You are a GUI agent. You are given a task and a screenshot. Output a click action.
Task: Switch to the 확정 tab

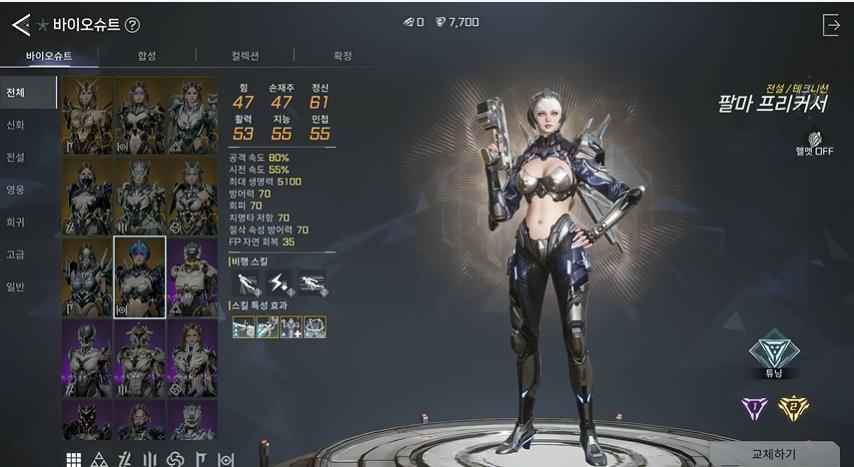tap(342, 56)
